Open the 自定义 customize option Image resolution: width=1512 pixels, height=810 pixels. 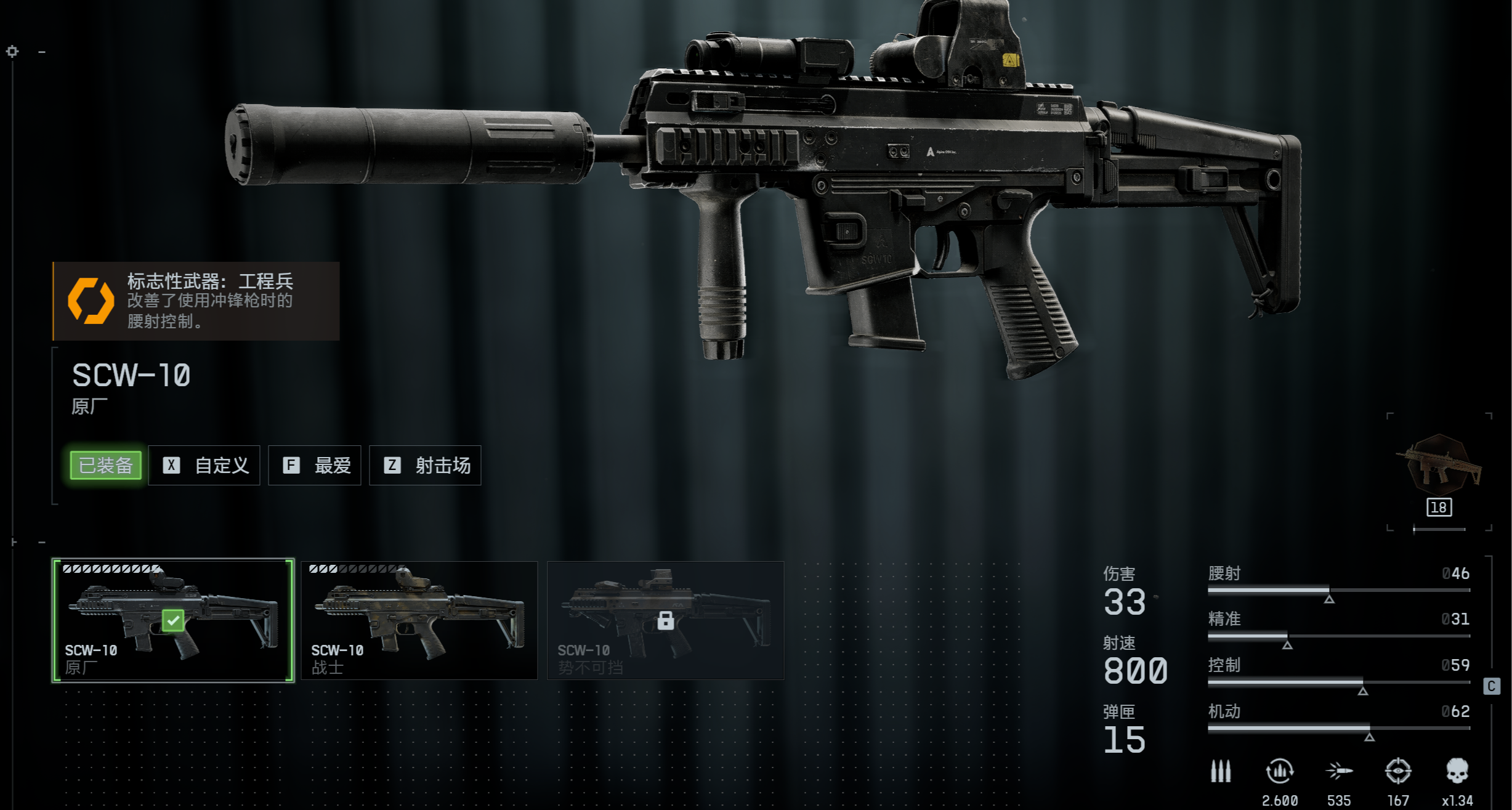[204, 465]
